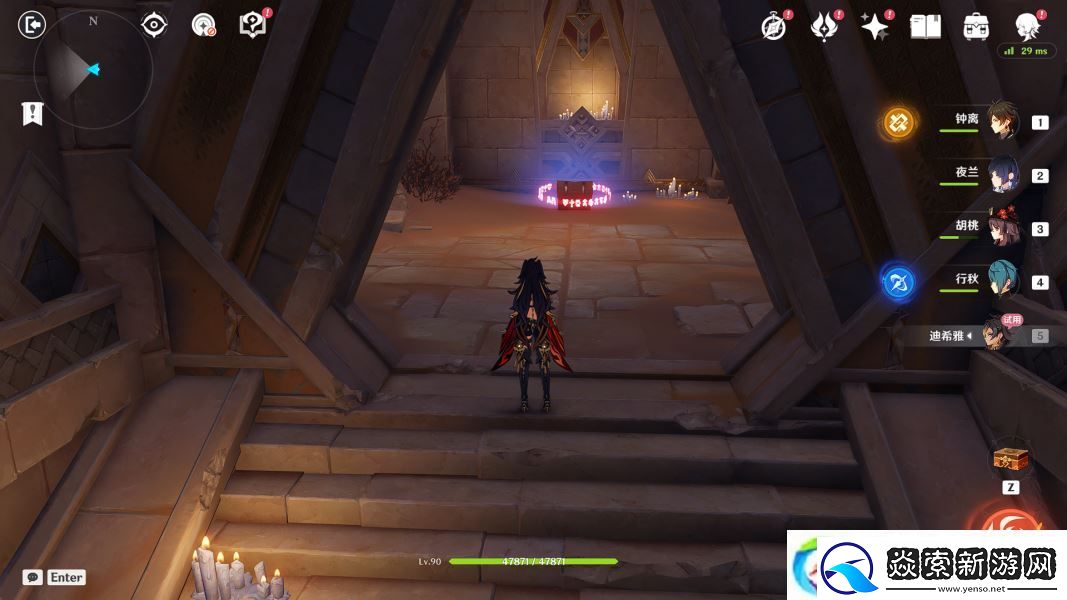Open the inventory backpack icon
Screen dimensions: 1067x600
(976, 27)
